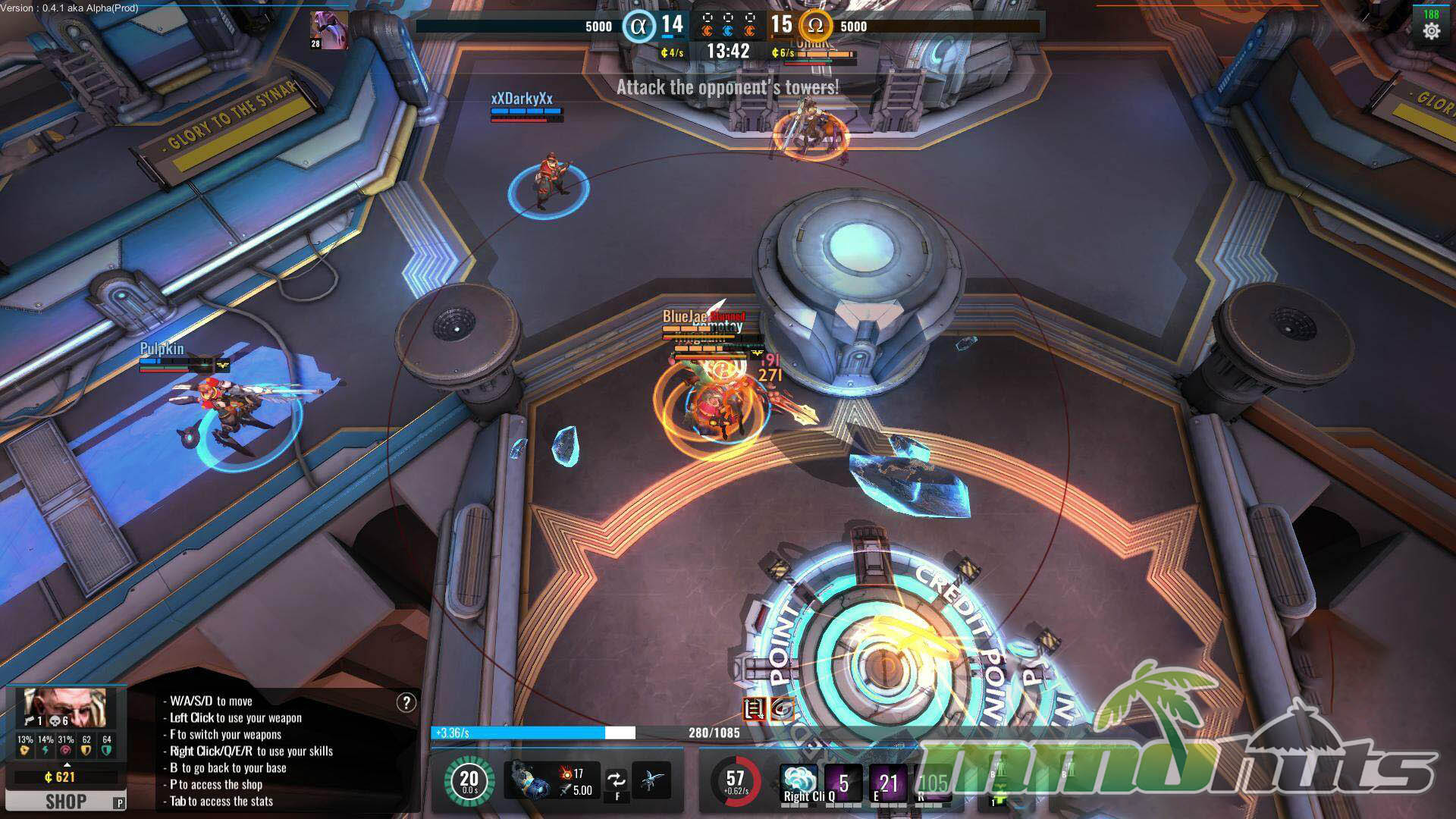Viewport: 1456px width, 819px height.
Task: Click the orange Omega team emblem
Action: click(815, 26)
